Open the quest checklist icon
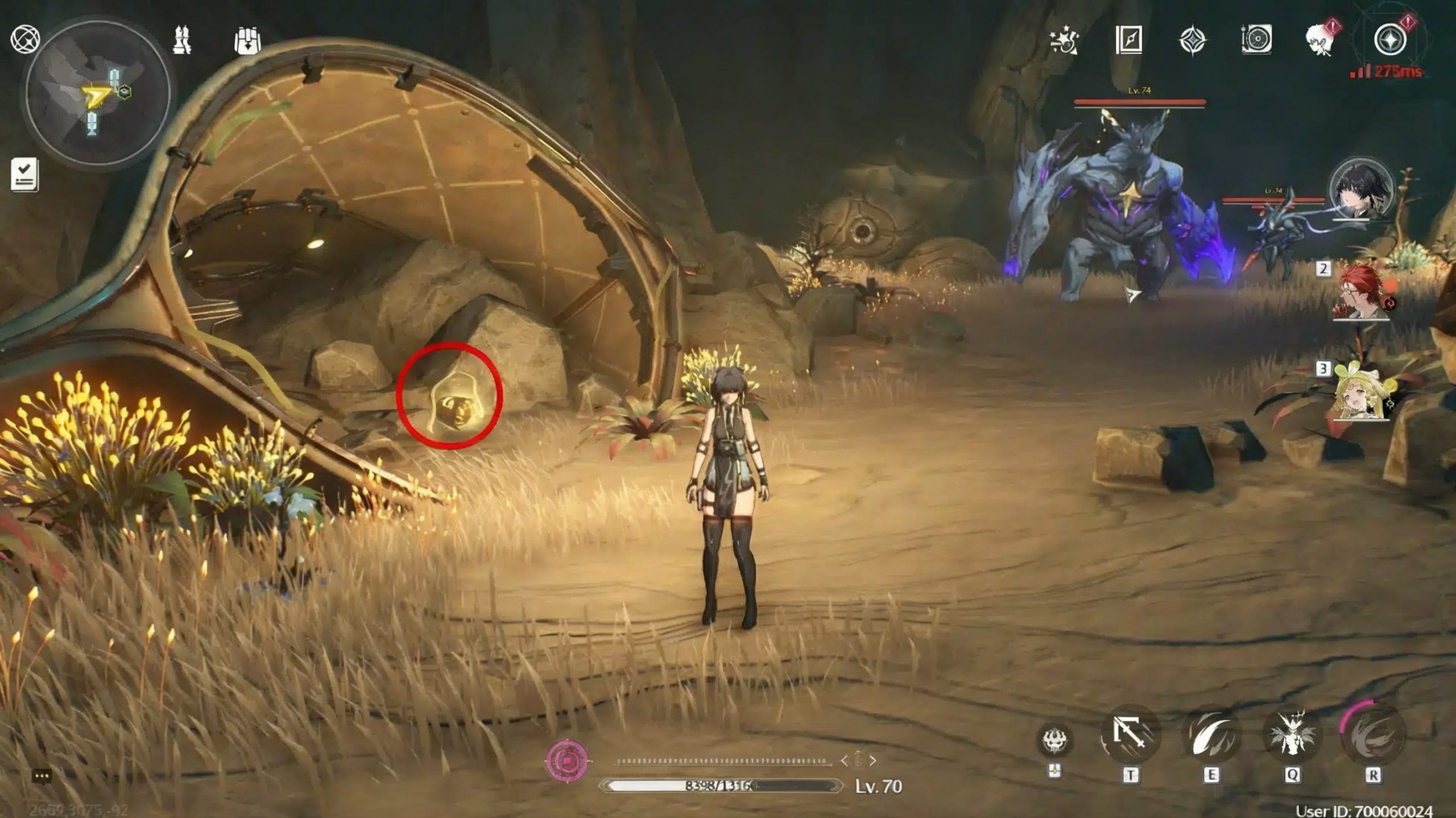The image size is (1456, 818). coord(24,175)
